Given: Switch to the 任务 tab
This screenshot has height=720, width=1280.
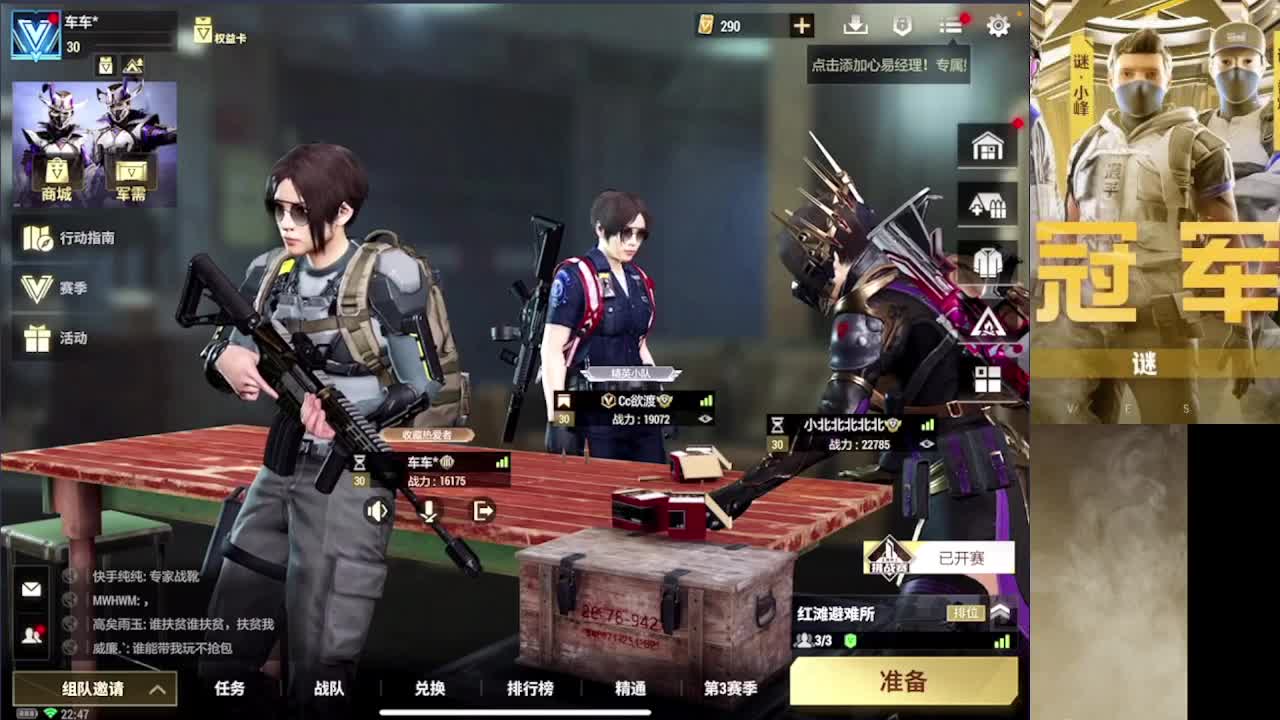Looking at the screenshot, I should tap(229, 689).
